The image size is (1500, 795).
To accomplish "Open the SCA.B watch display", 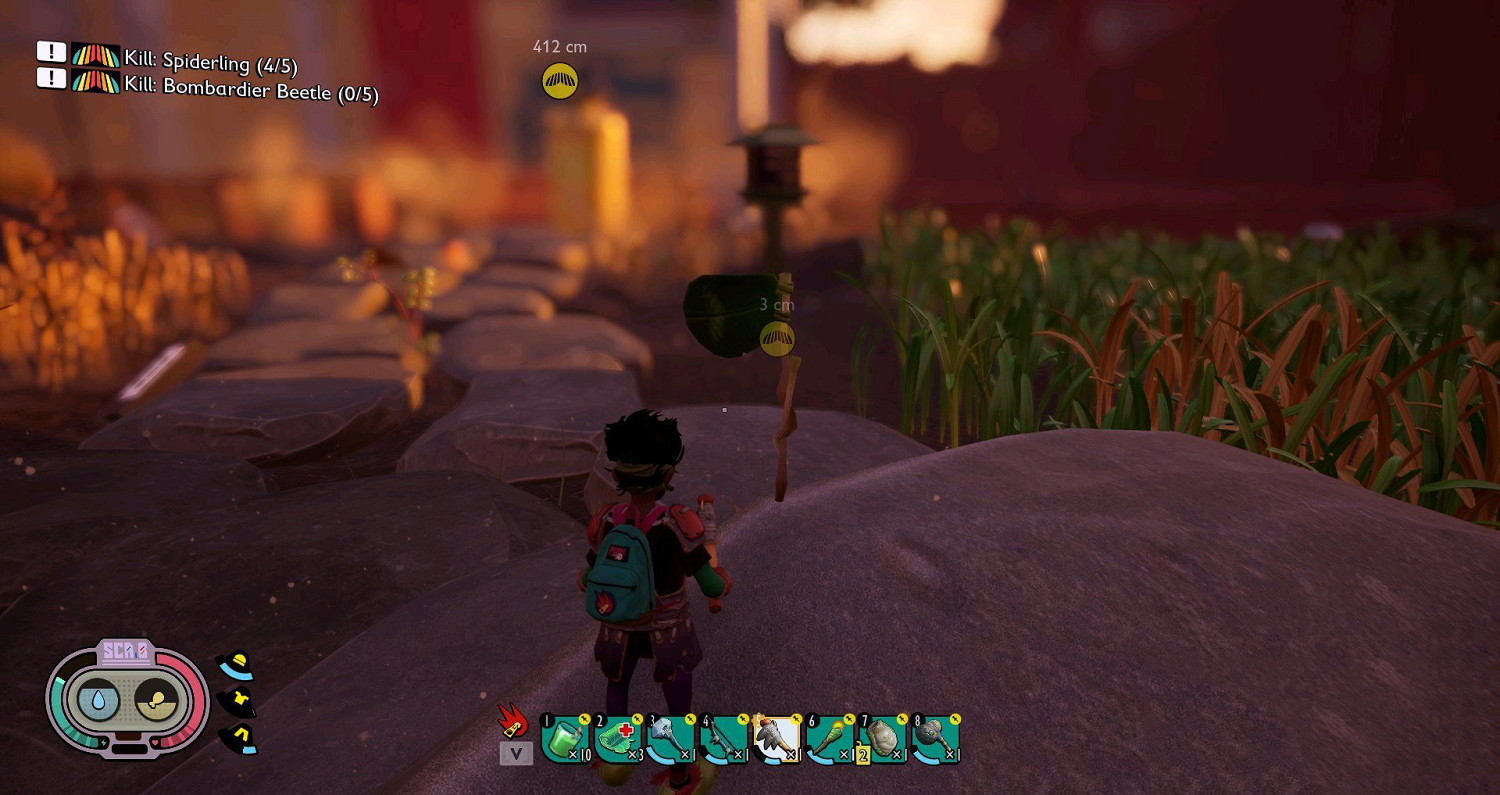I will click(x=126, y=653).
